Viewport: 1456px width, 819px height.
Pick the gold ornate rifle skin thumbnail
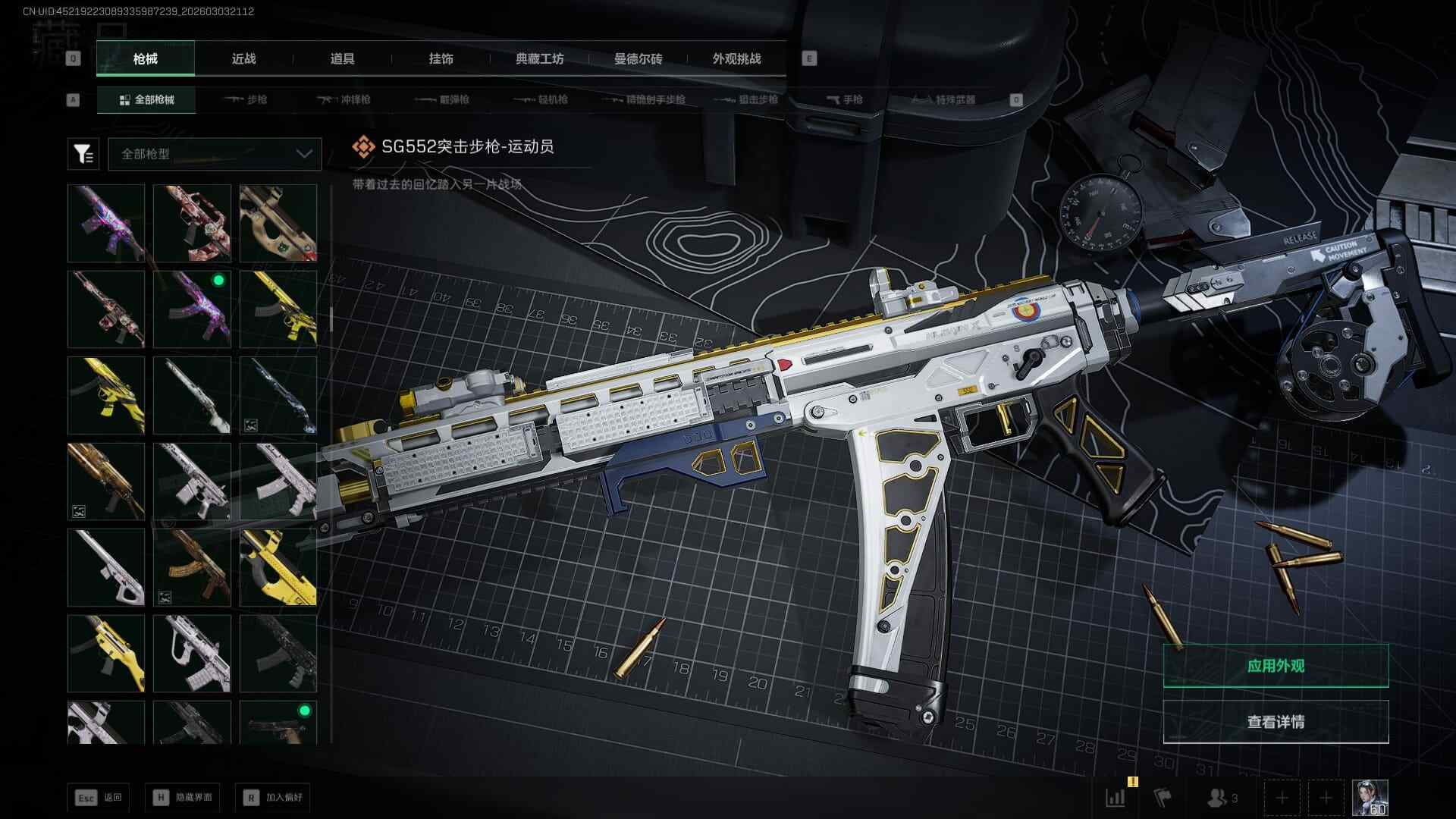105,482
